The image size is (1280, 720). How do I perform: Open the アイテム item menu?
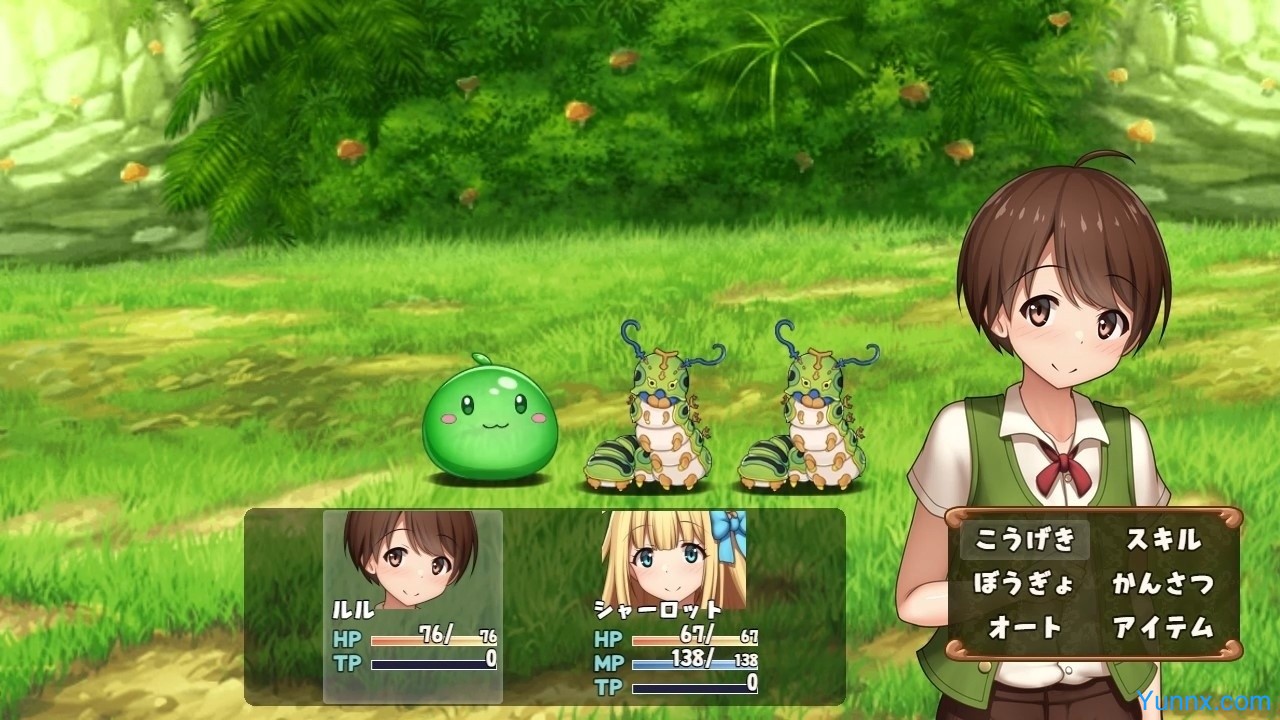(1163, 628)
